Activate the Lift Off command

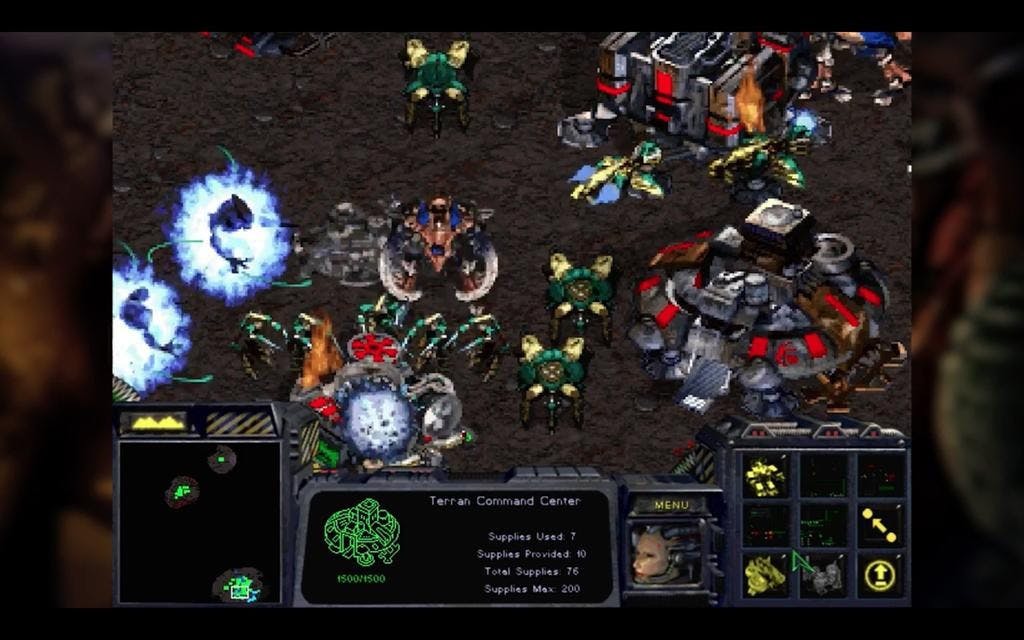(x=879, y=575)
